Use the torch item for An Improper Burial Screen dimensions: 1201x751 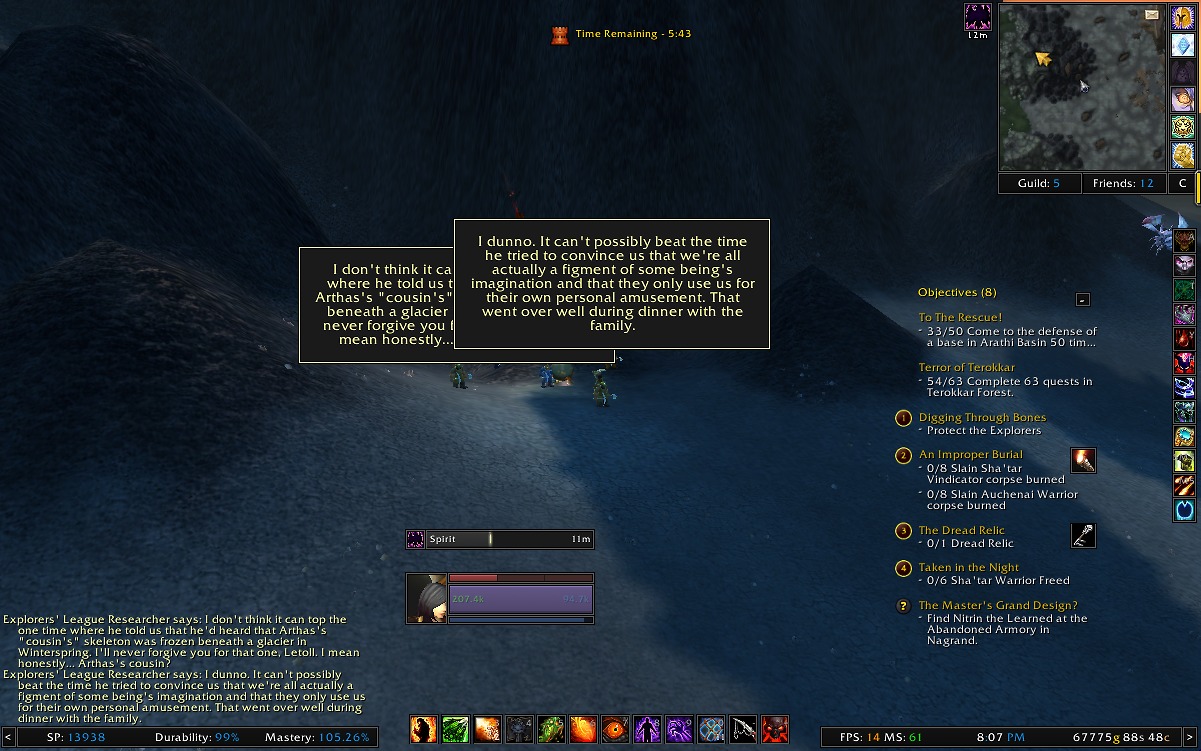tap(1083, 461)
